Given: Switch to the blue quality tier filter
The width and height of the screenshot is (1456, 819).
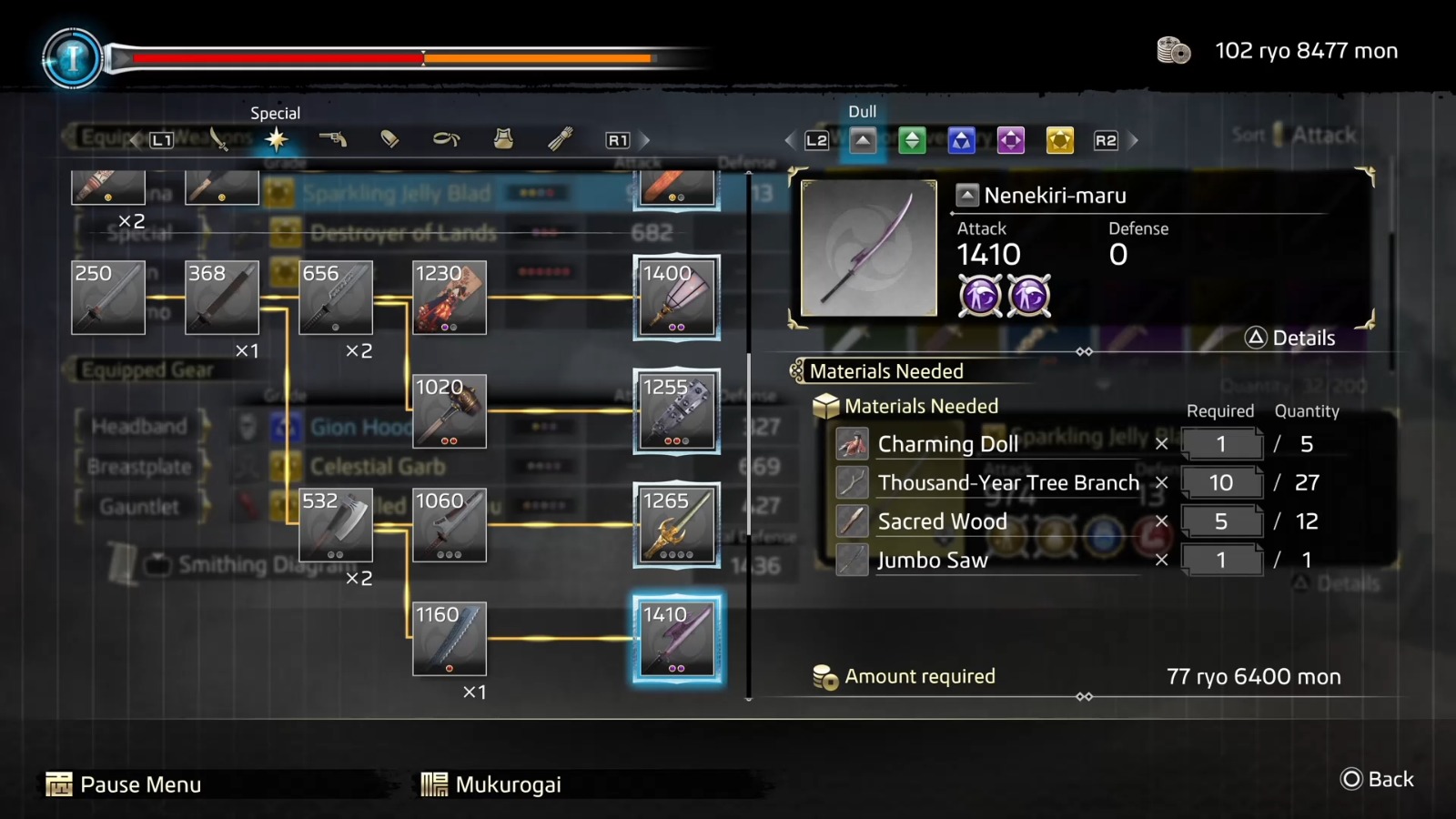Looking at the screenshot, I should 962,139.
